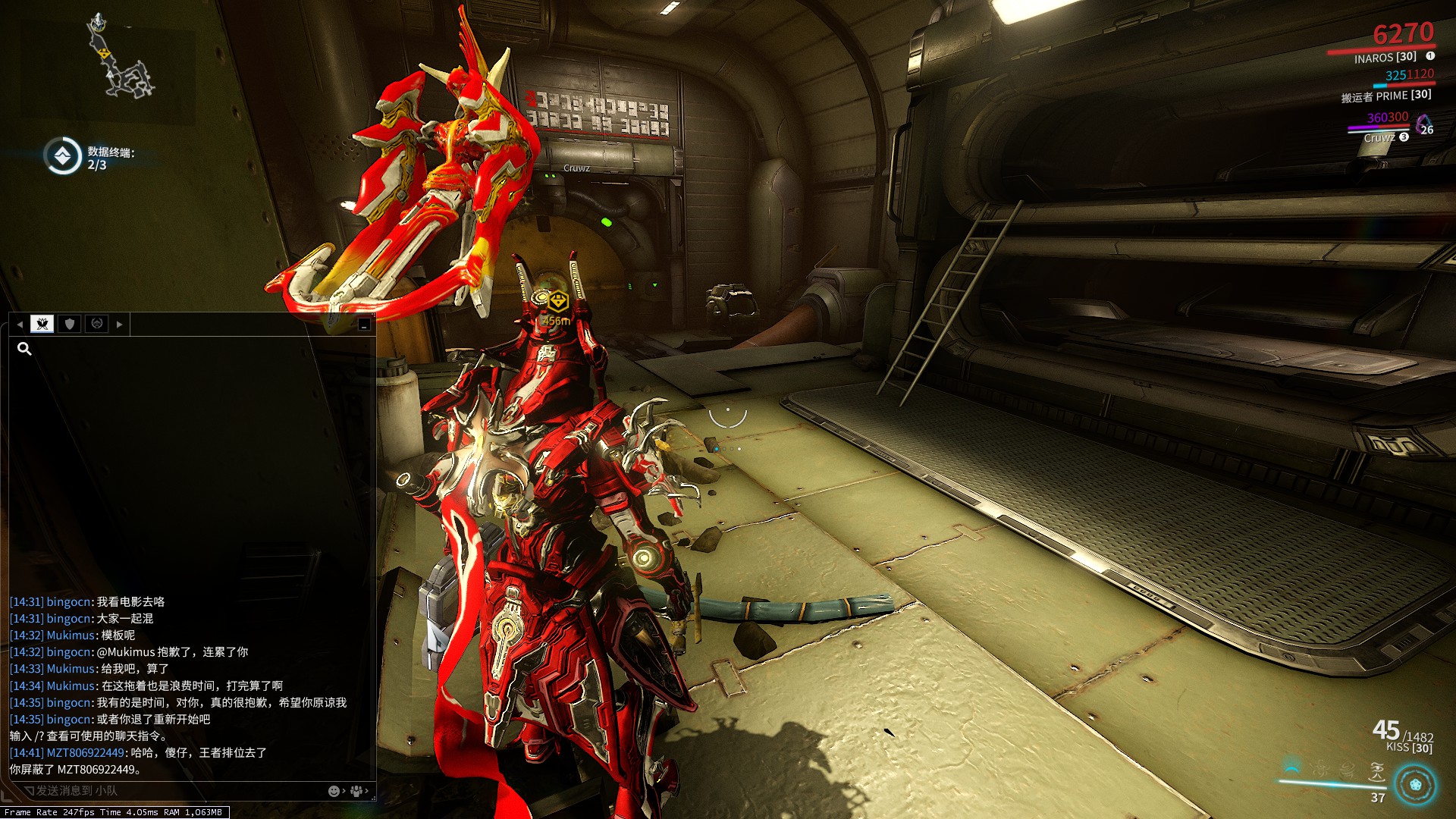The width and height of the screenshot is (1456, 819).
Task: Activate Inaros' first ability icon
Action: click(1292, 769)
